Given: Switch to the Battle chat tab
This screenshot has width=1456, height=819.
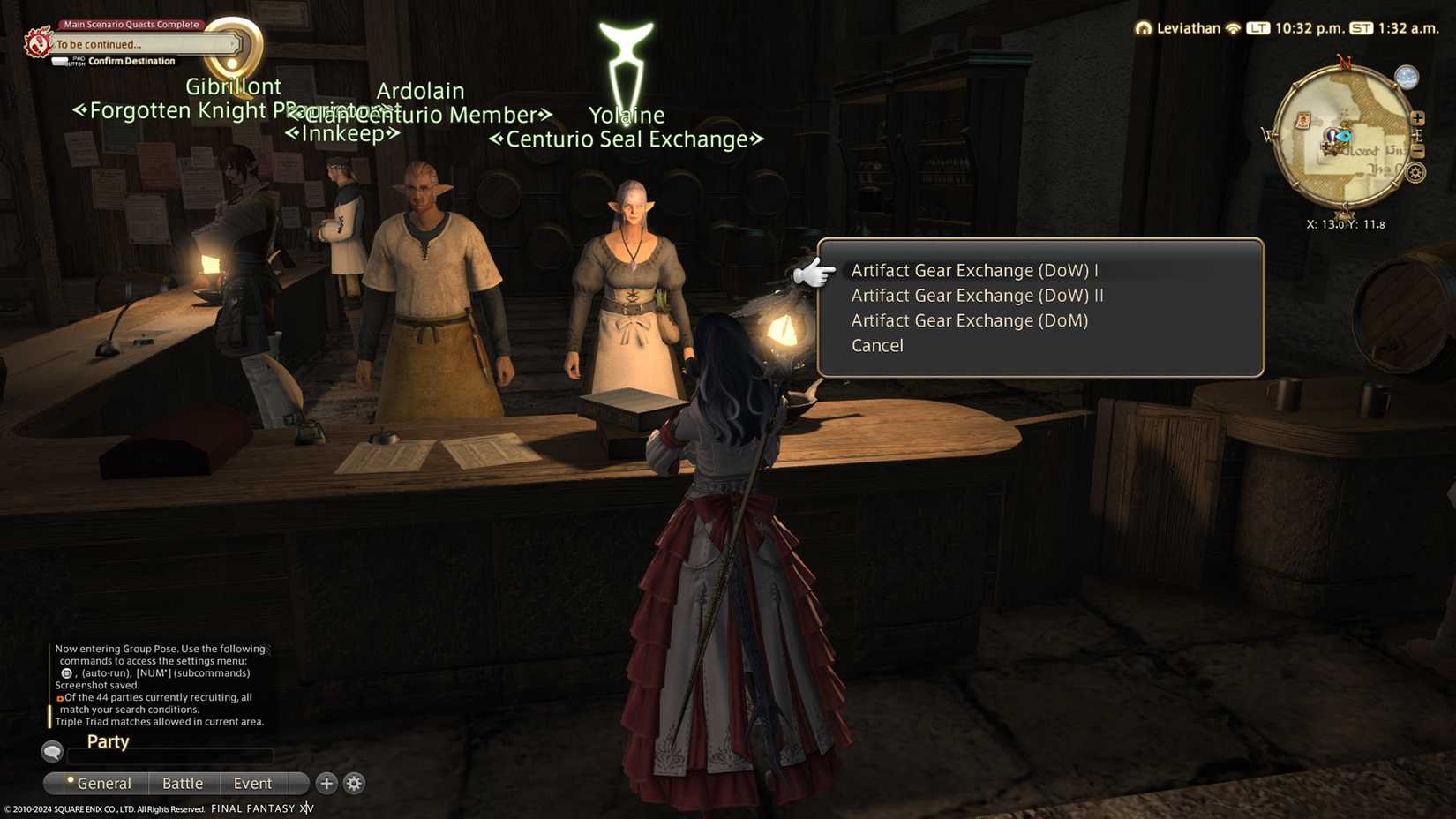Looking at the screenshot, I should (183, 783).
